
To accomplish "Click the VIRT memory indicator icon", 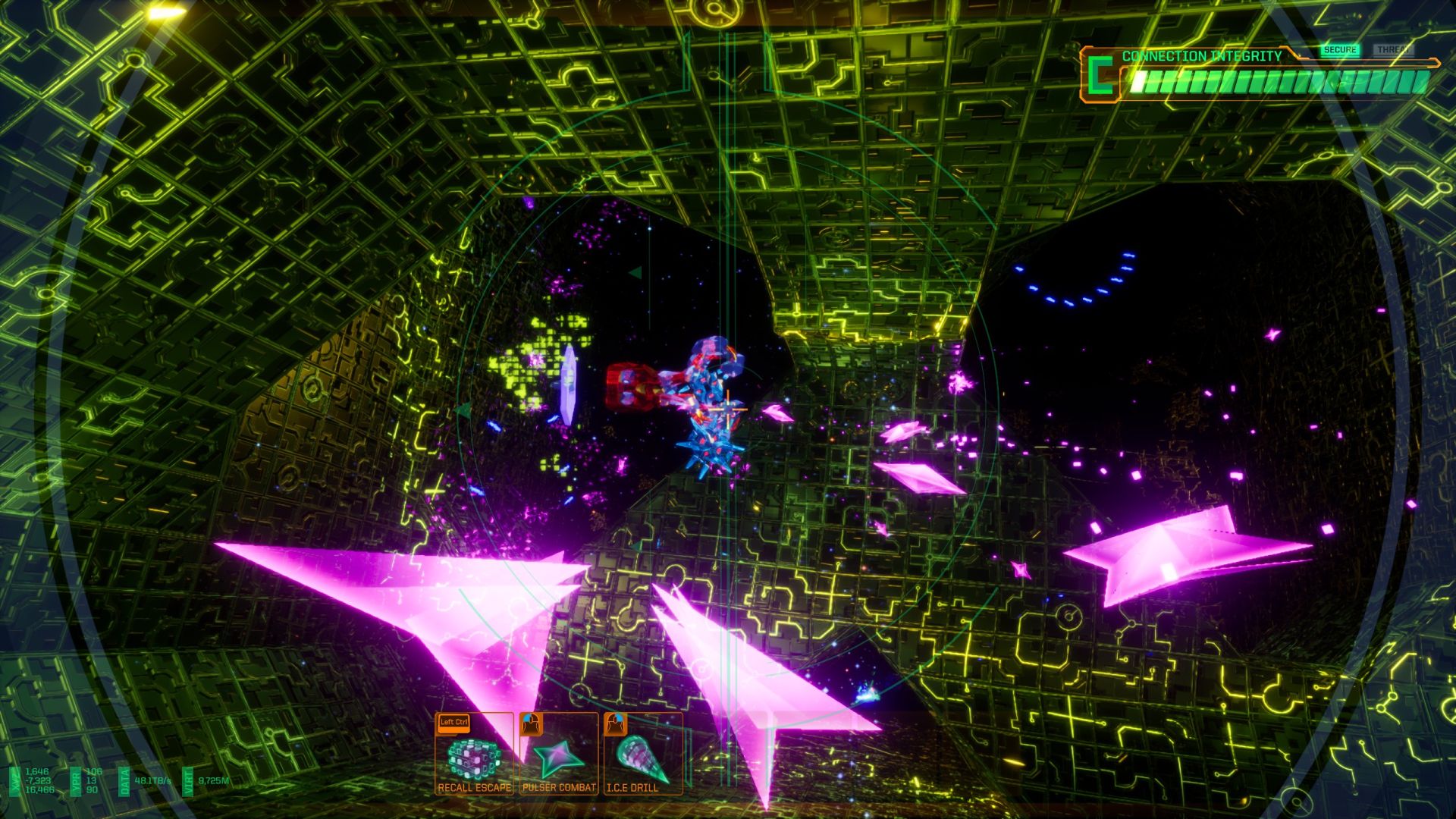I will coord(187,781).
